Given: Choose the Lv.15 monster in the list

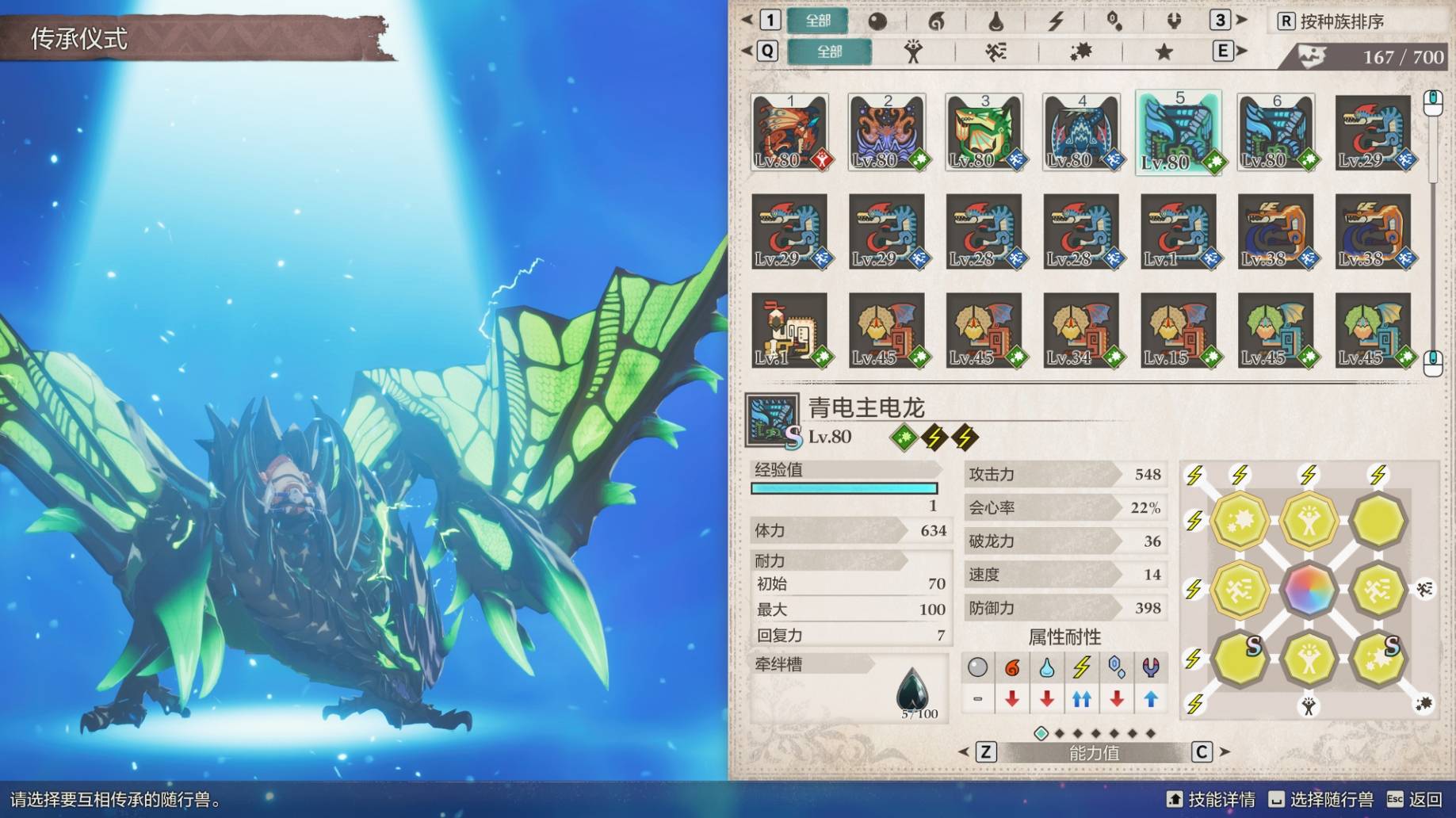Looking at the screenshot, I should pos(1179,330).
